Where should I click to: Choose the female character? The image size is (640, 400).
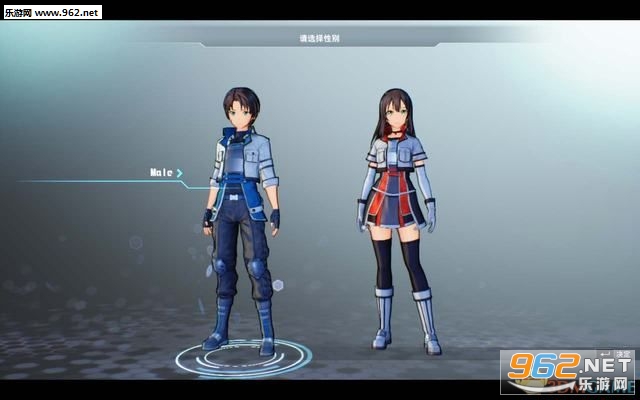point(400,215)
